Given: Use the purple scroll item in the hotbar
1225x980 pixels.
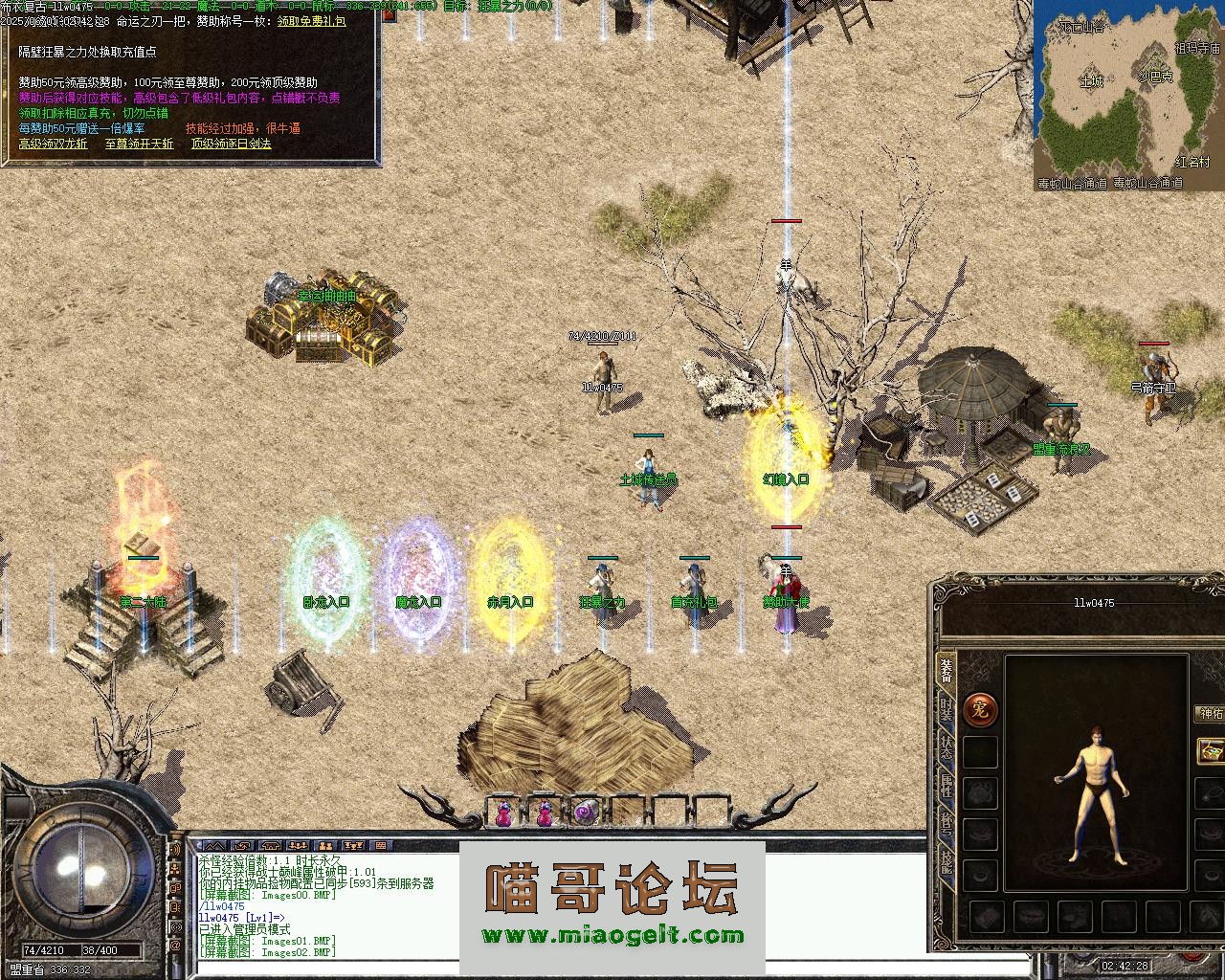Looking at the screenshot, I should (585, 813).
